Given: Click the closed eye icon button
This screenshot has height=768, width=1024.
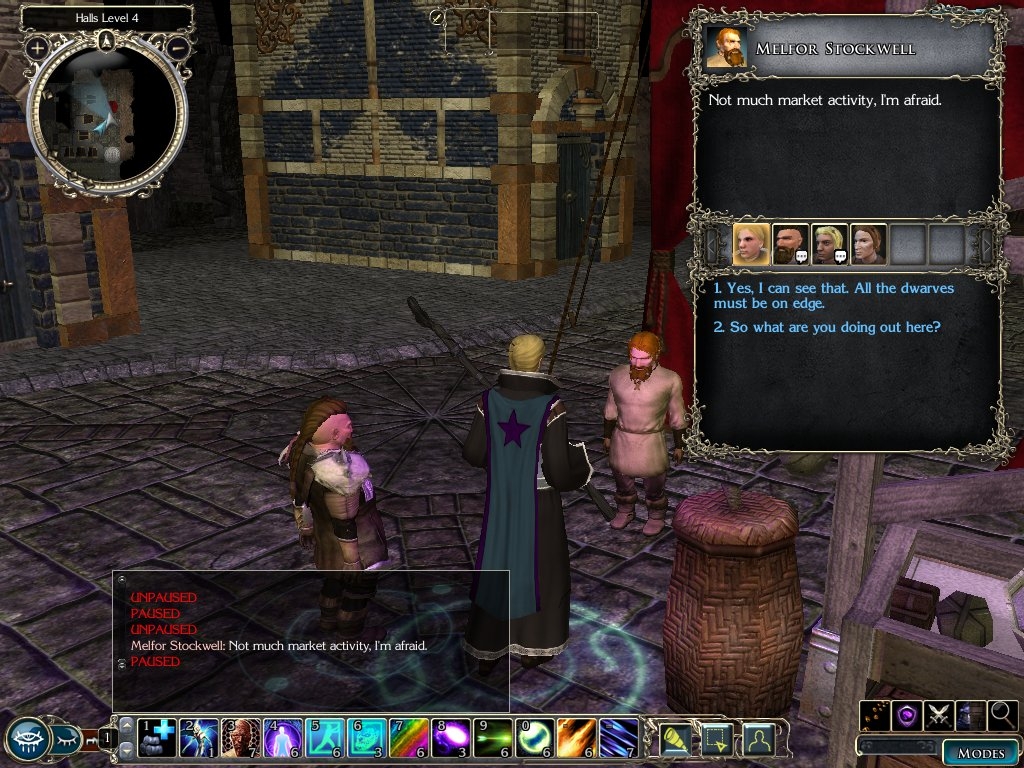Looking at the screenshot, I should coord(65,739).
